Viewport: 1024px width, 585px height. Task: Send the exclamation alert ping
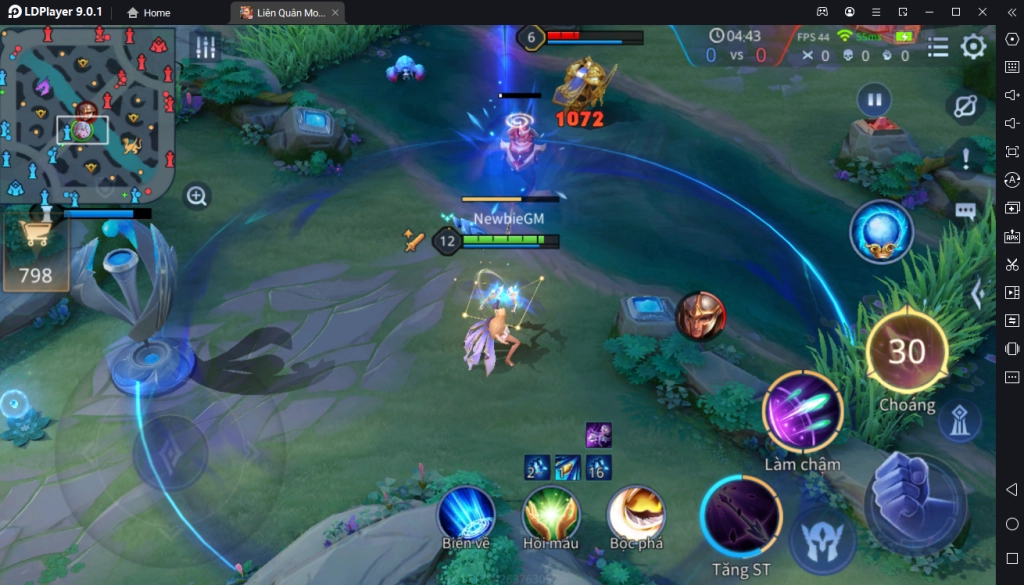[965, 158]
